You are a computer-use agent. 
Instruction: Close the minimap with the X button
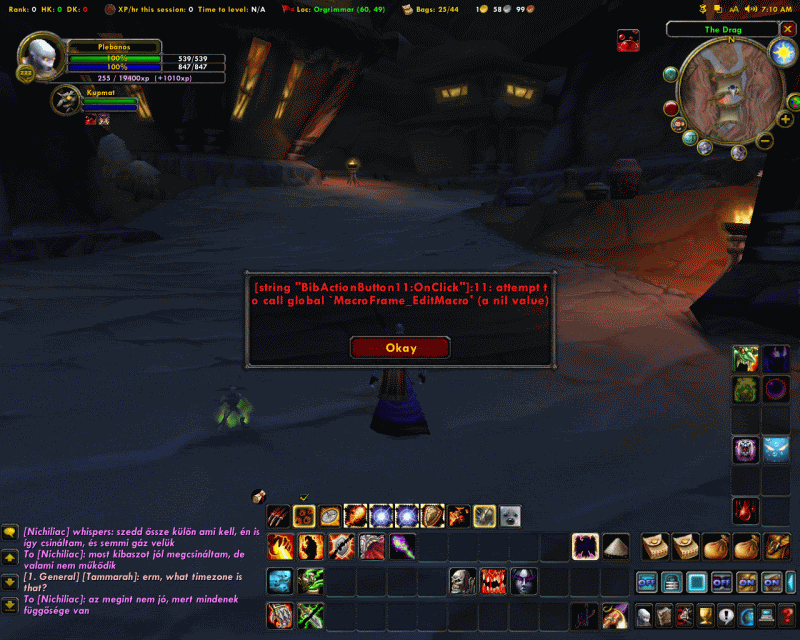(786, 29)
